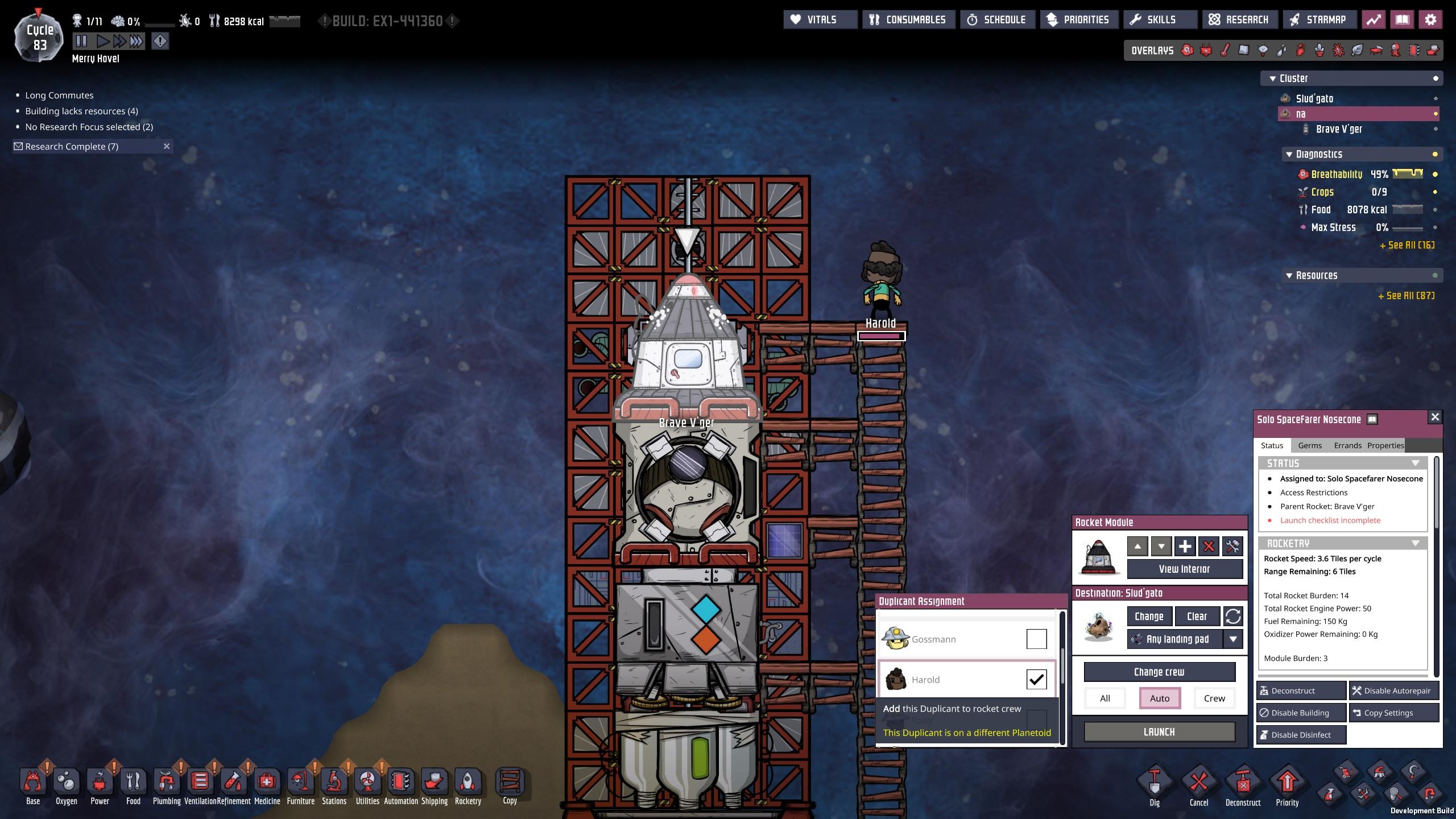Clear the rocket destination

pyautogui.click(x=1197, y=616)
